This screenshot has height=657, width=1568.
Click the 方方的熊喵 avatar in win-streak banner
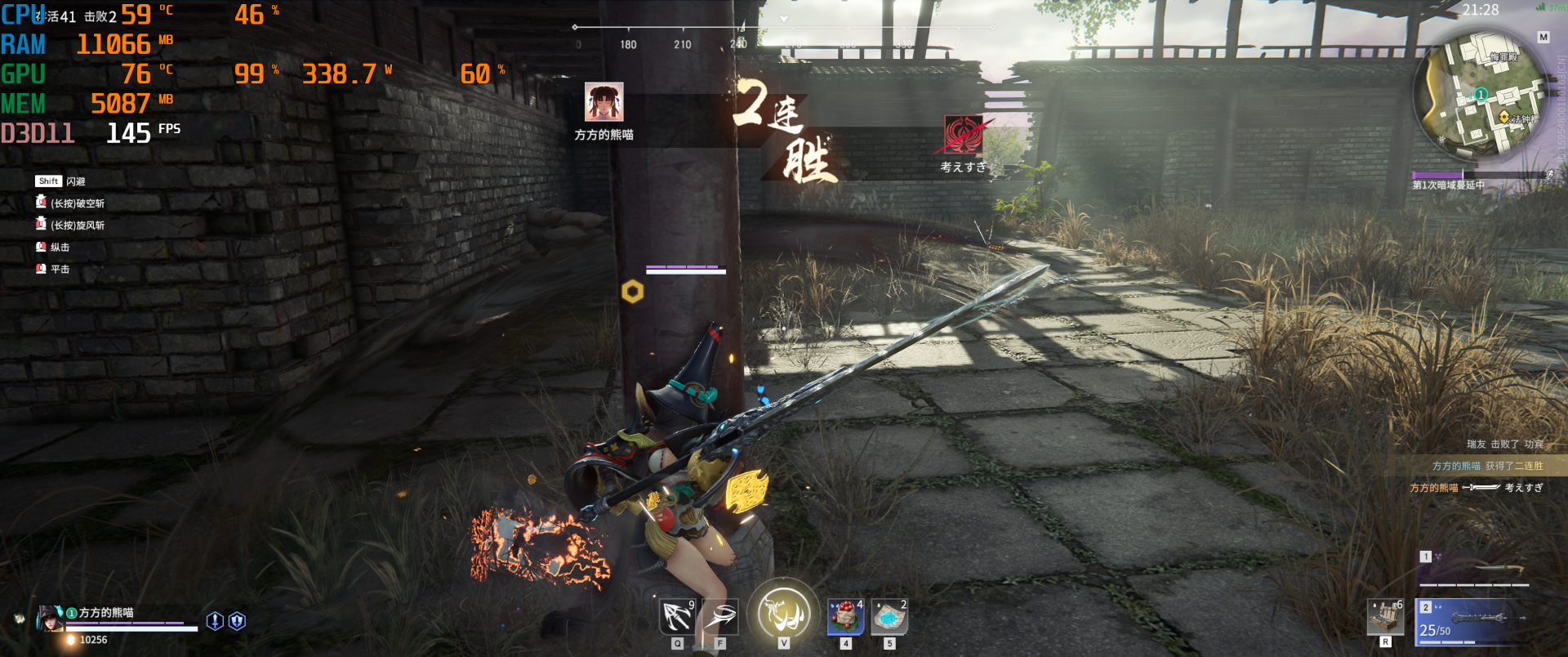click(604, 102)
